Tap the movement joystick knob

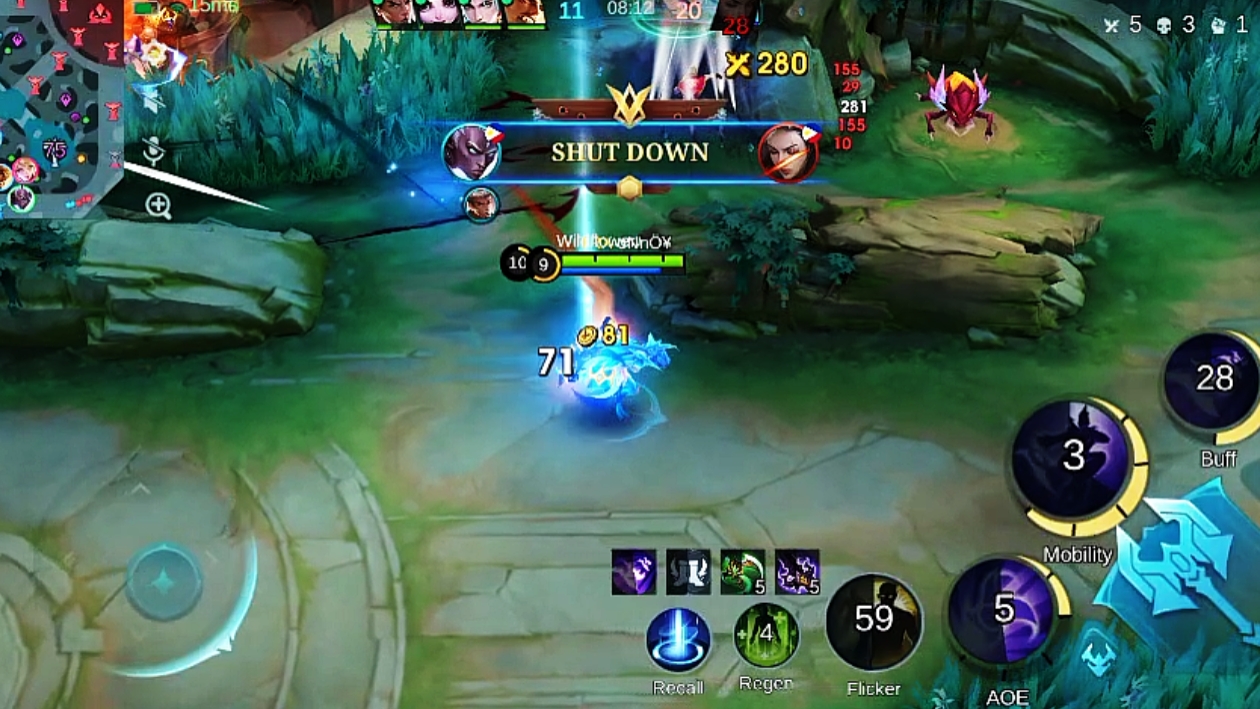click(165, 582)
